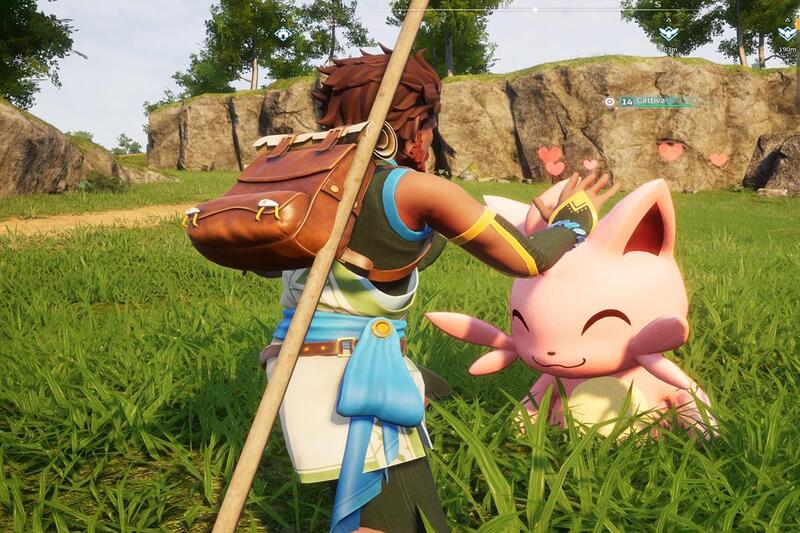This screenshot has height=533, width=800.
Task: Click the Cattiva level 14 nameplate
Action: coord(650,101)
